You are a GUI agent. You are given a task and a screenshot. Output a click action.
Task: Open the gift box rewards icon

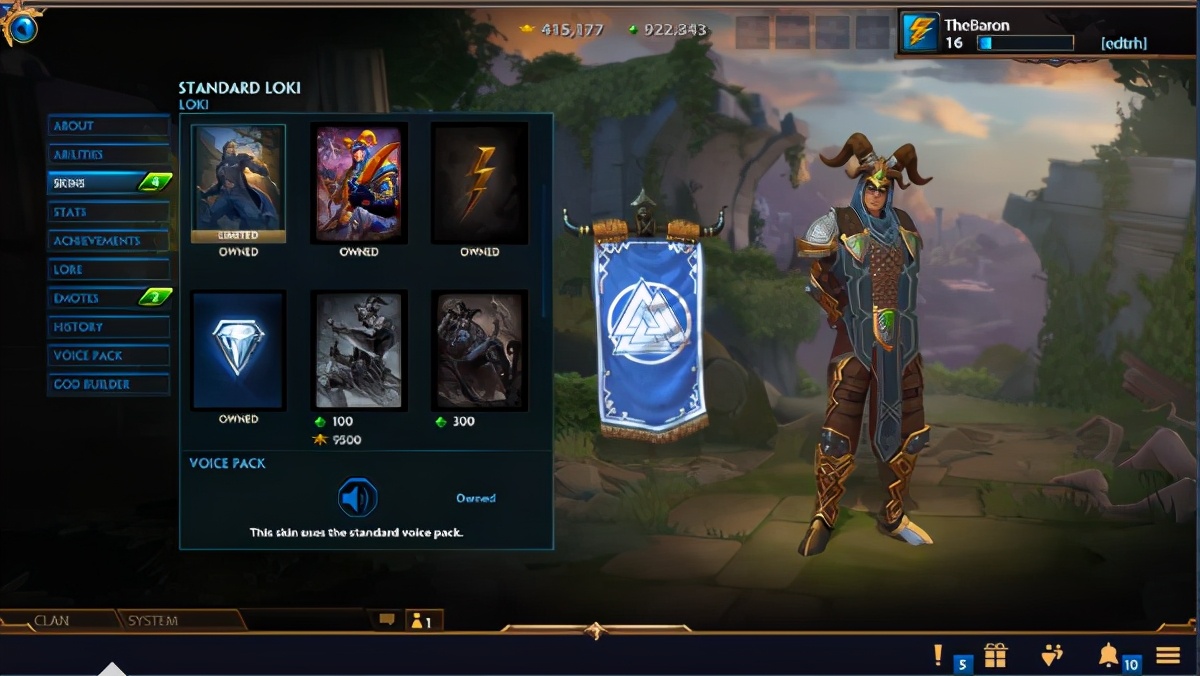(x=995, y=655)
